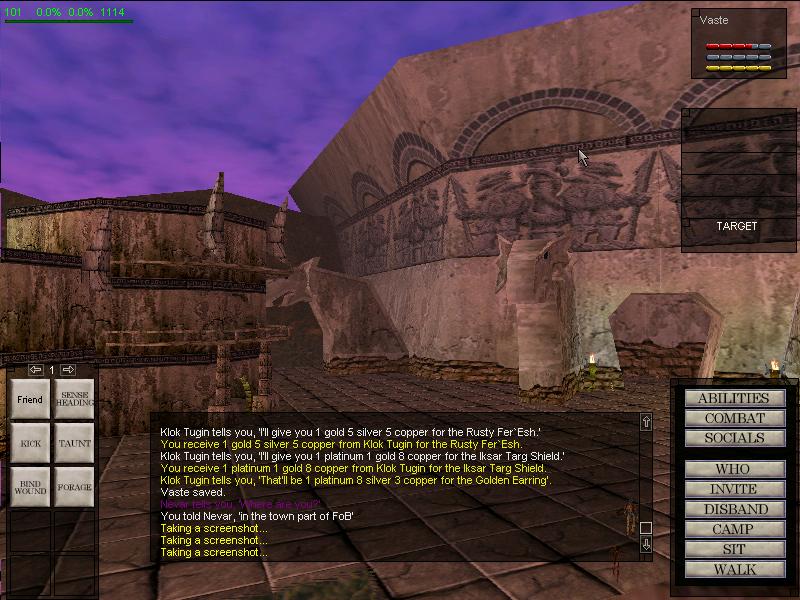Use the Friend hotkey button
This screenshot has height=600, width=800.
coord(30,399)
